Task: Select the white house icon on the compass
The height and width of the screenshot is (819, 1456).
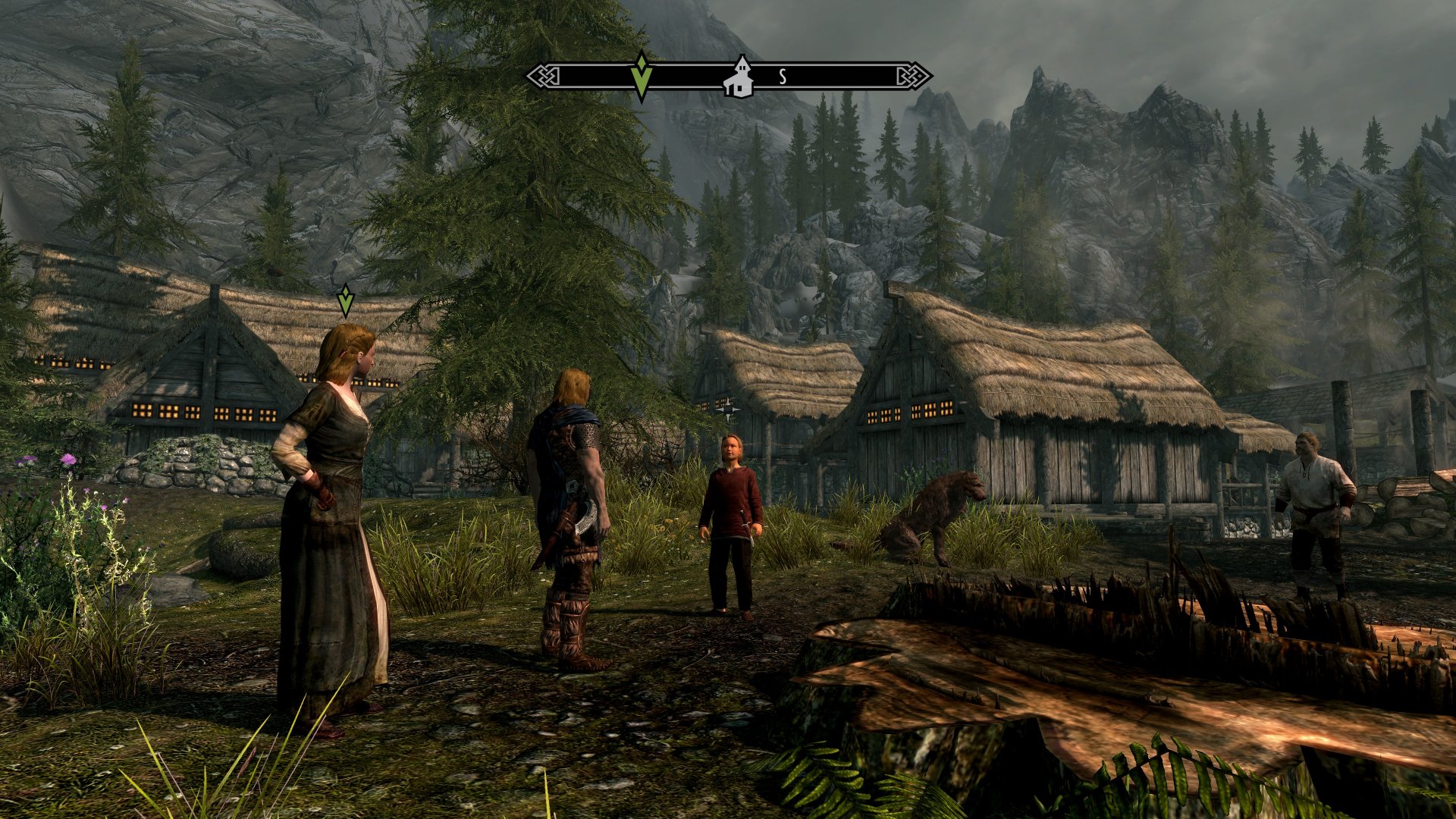Action: 738,78
